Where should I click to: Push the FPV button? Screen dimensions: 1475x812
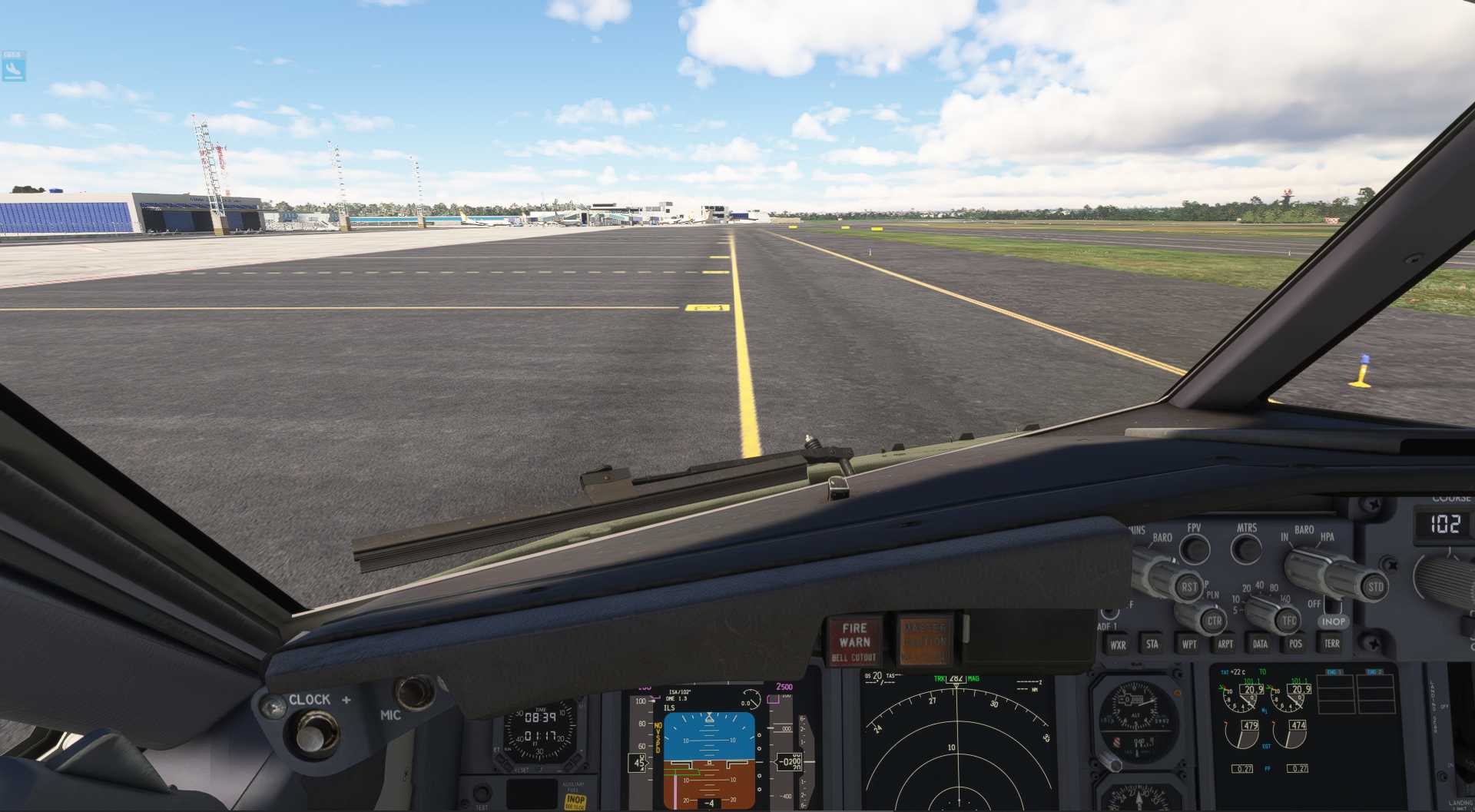point(1195,549)
